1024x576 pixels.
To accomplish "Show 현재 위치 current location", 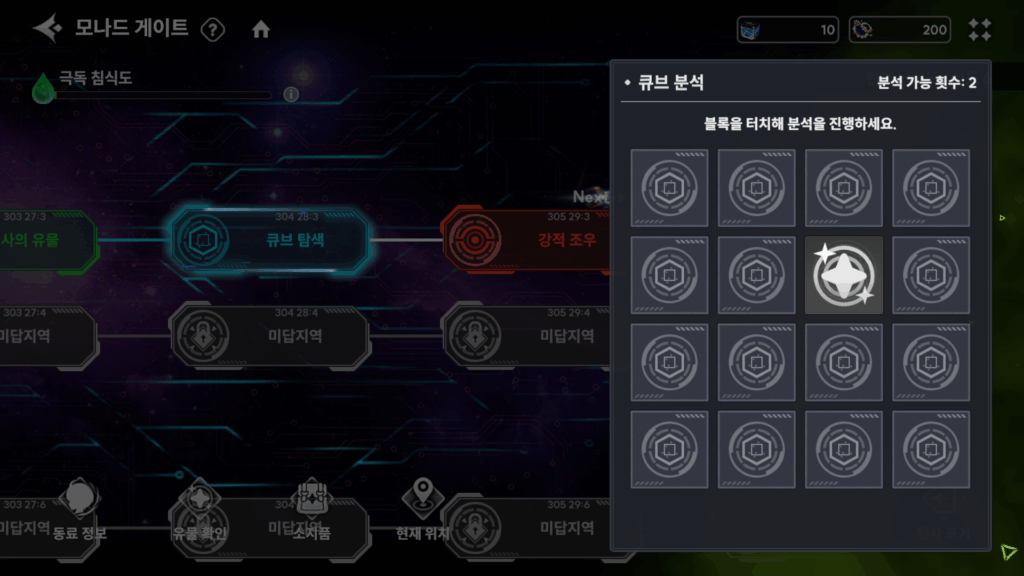I will (423, 510).
